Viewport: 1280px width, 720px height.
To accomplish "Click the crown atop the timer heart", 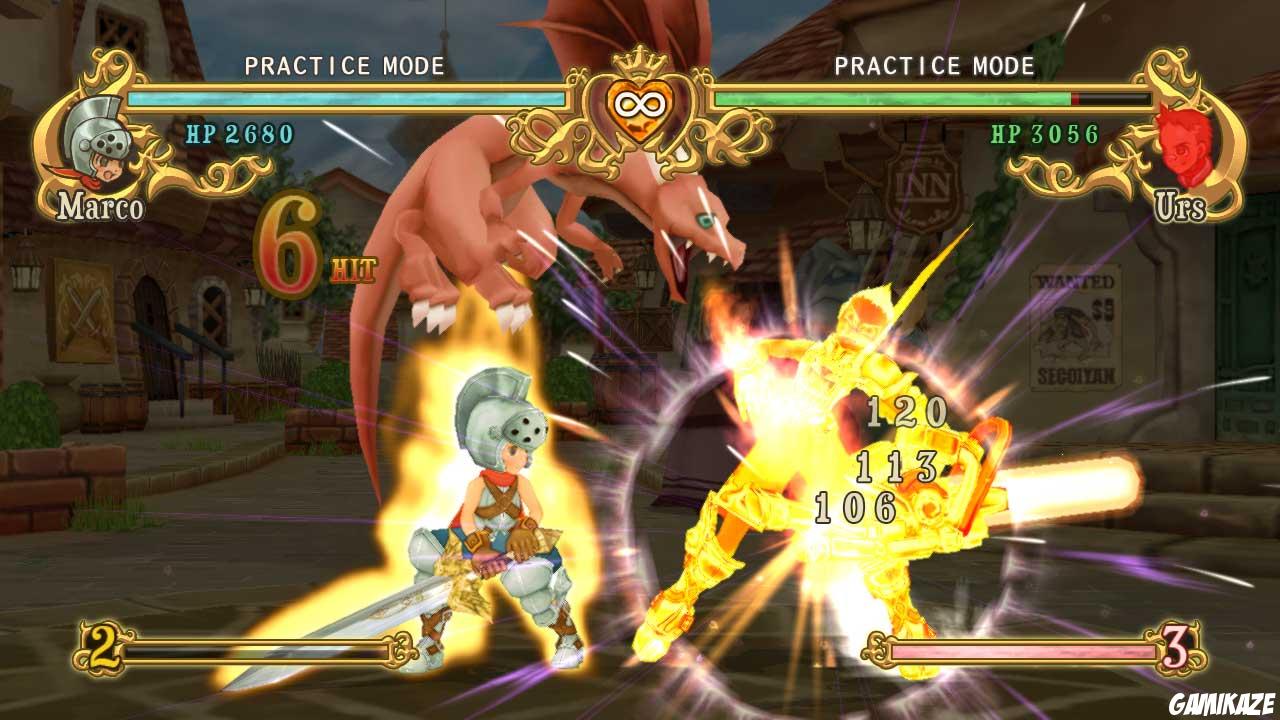I will point(640,62).
